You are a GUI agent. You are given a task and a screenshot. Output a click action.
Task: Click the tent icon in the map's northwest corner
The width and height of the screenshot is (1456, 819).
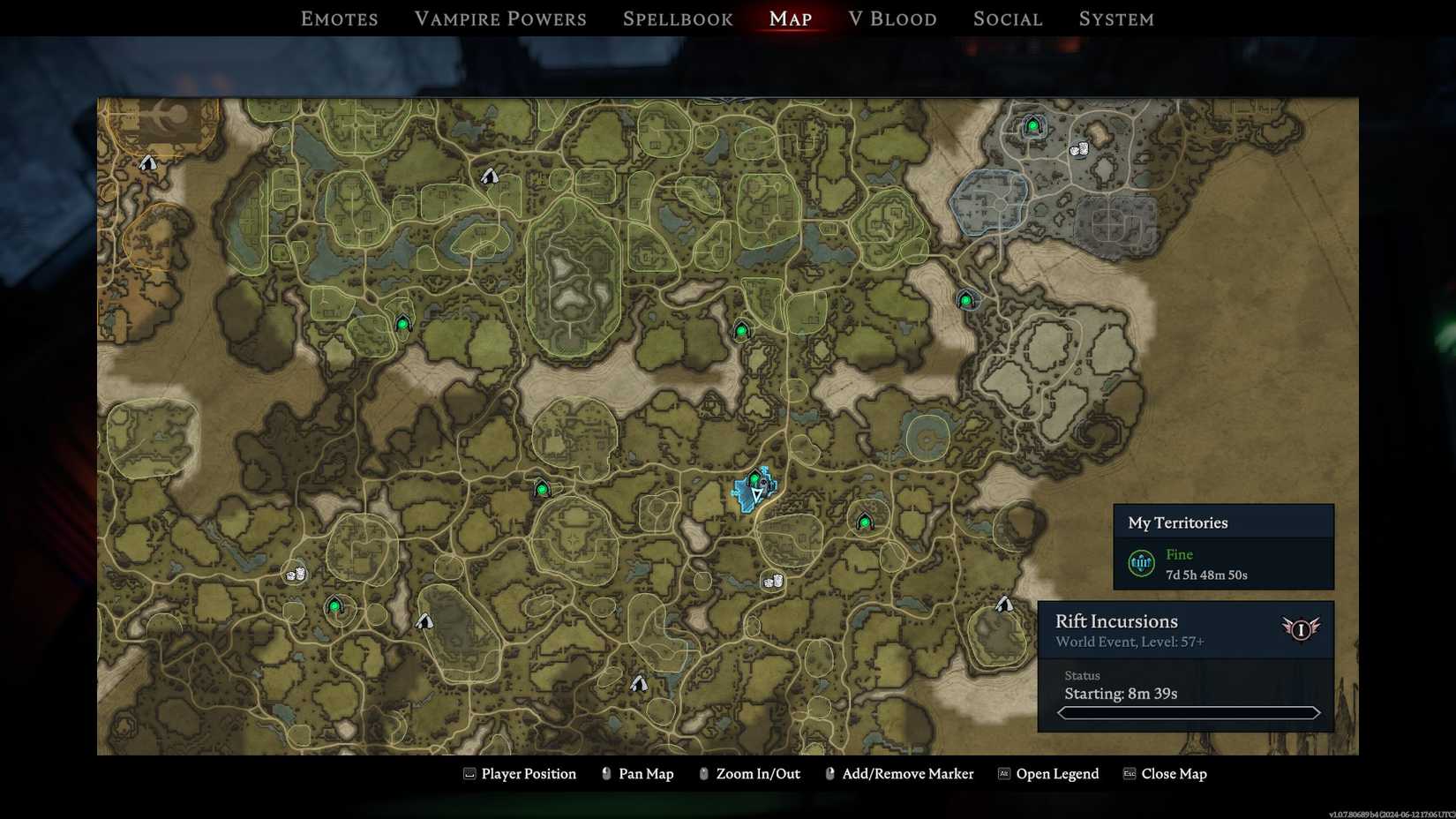pyautogui.click(x=146, y=162)
